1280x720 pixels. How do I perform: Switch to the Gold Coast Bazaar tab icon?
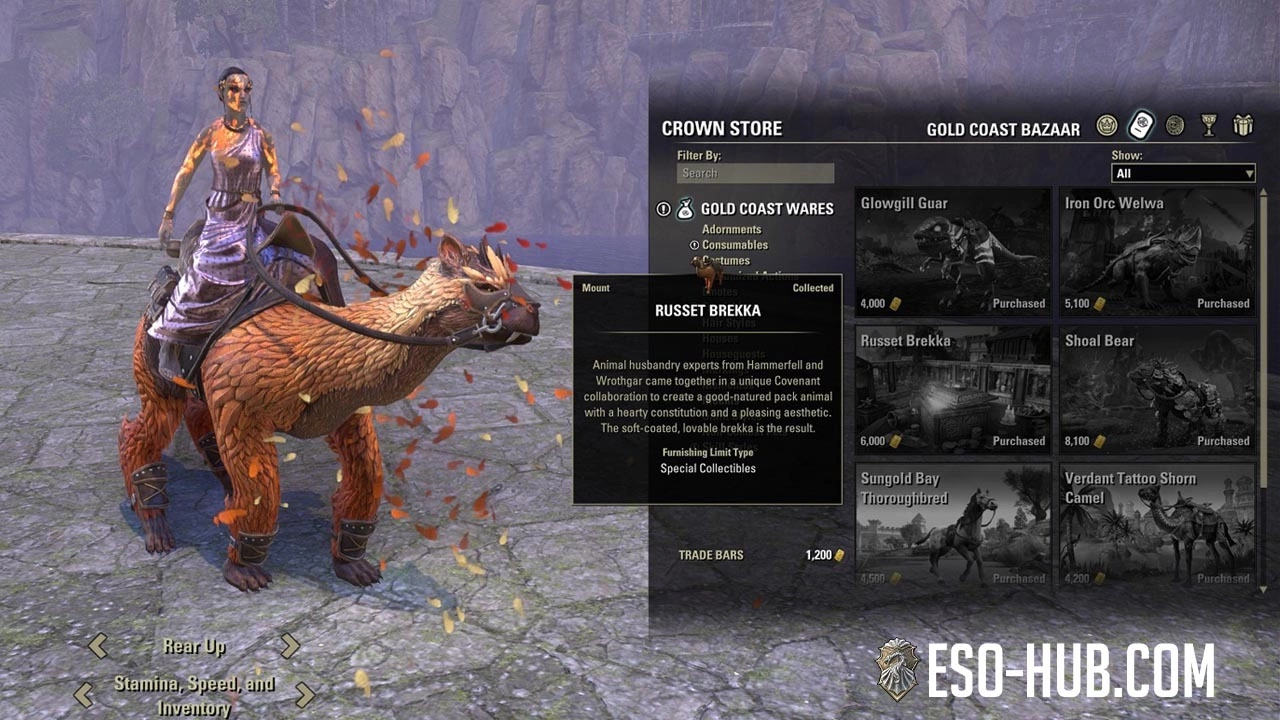click(1141, 126)
